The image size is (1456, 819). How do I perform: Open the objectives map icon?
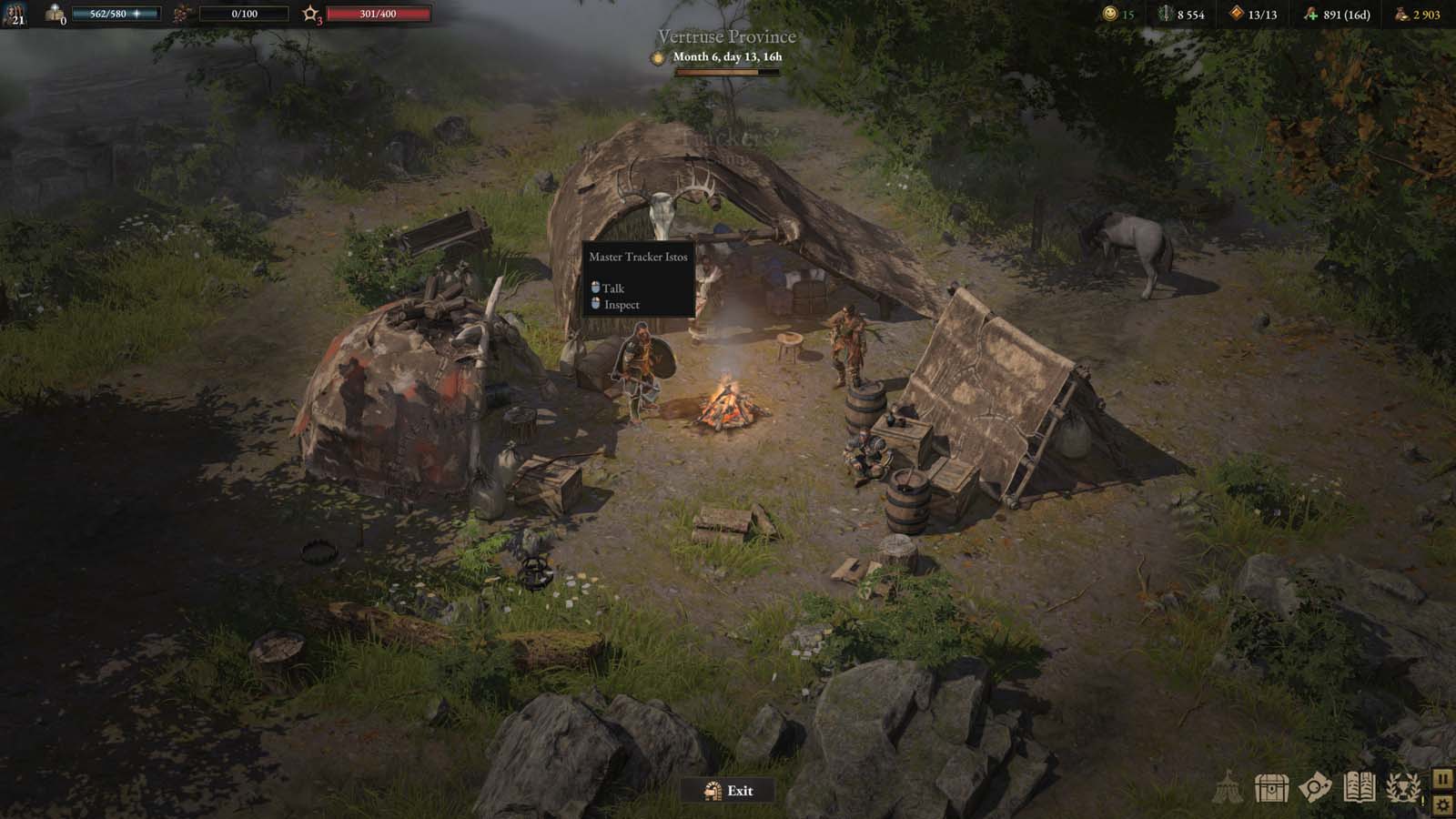1314,788
